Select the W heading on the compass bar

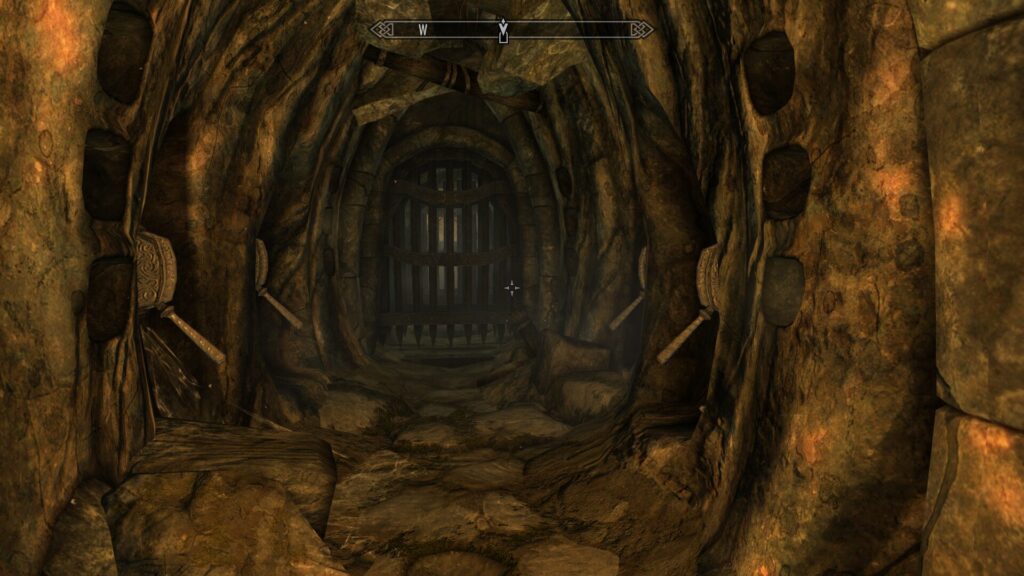[x=423, y=30]
